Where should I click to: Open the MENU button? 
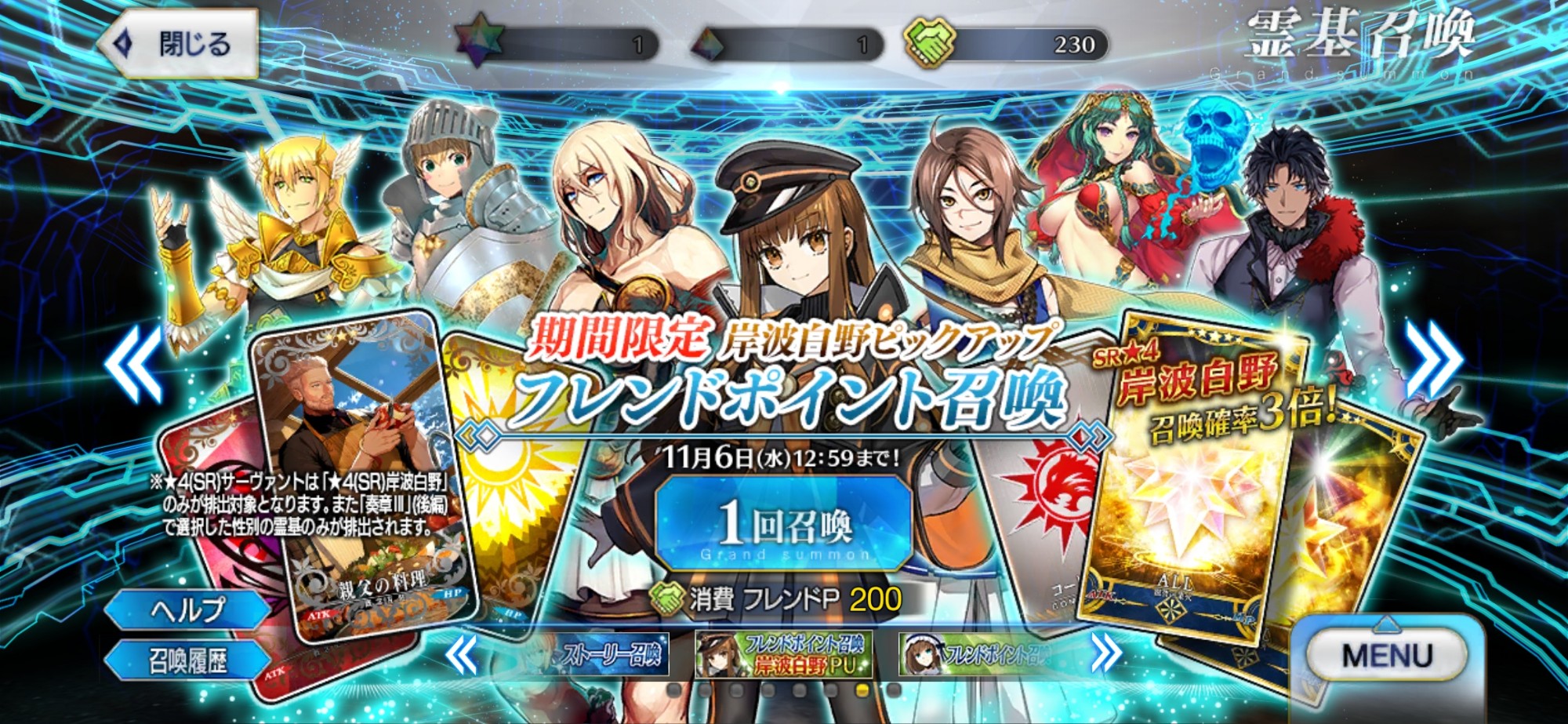(x=1386, y=656)
